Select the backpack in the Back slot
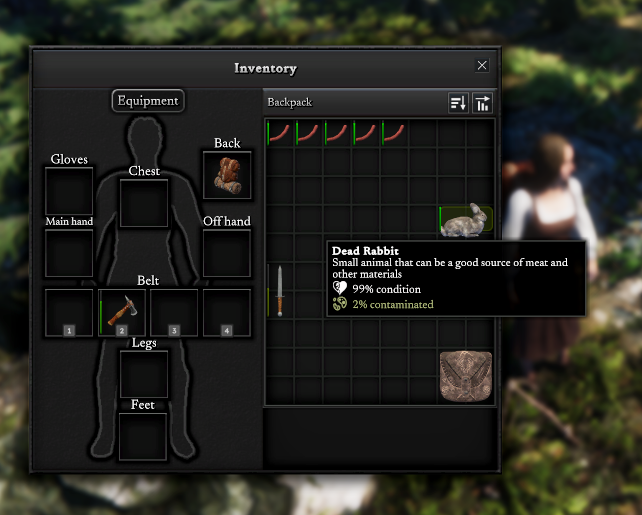 pos(227,175)
